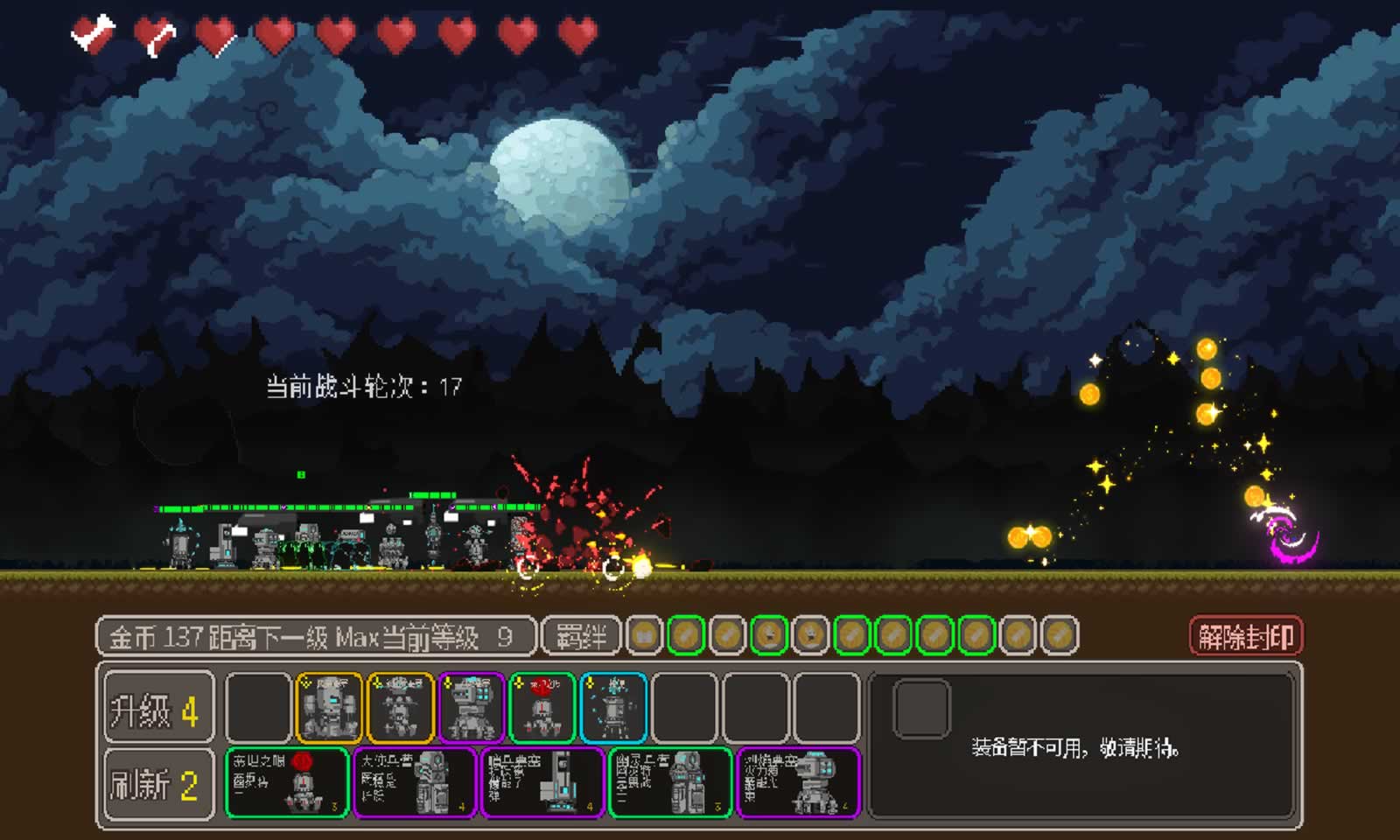Viewport: 1400px width, 840px height.
Task: Click the red 解除封印 unseal button
Action: 1247,636
